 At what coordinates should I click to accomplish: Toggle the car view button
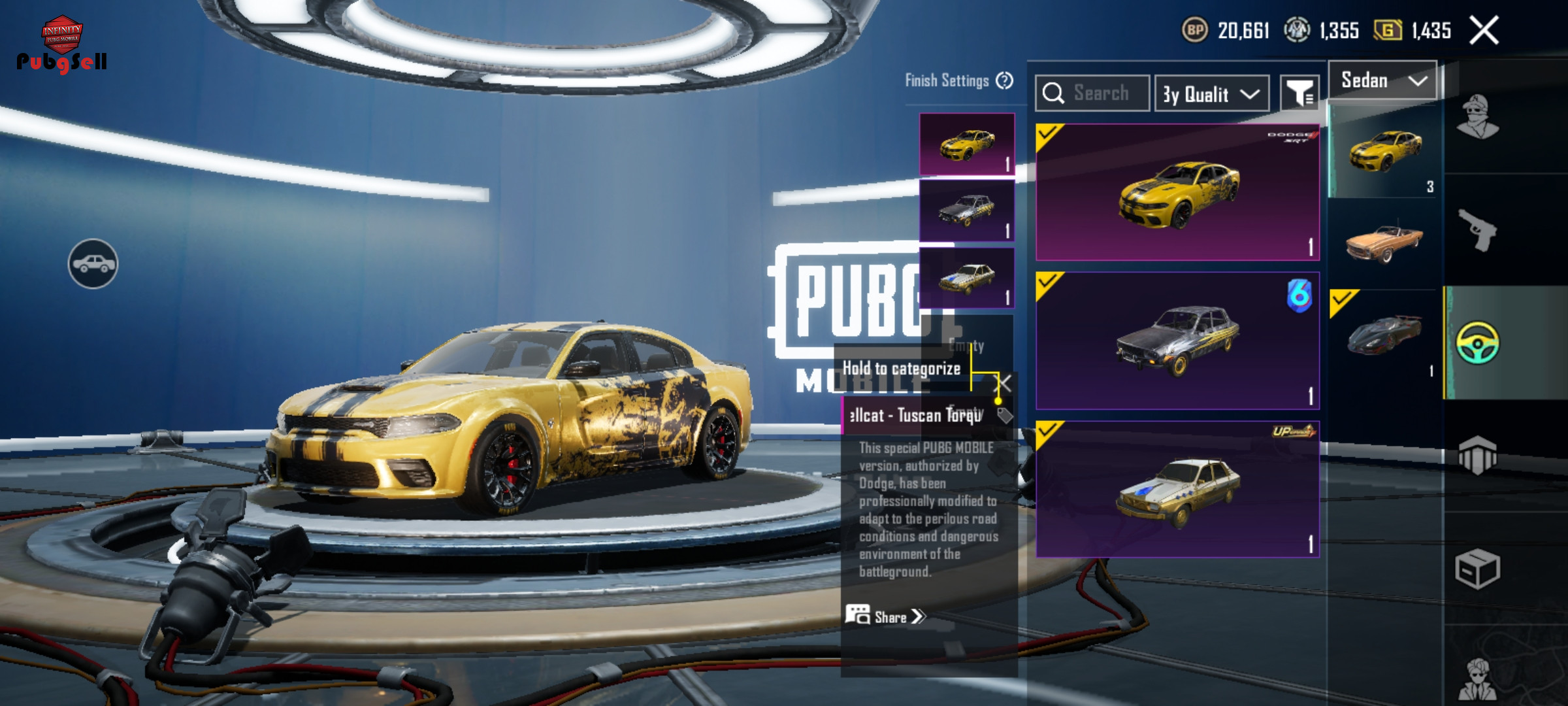pyautogui.click(x=93, y=263)
